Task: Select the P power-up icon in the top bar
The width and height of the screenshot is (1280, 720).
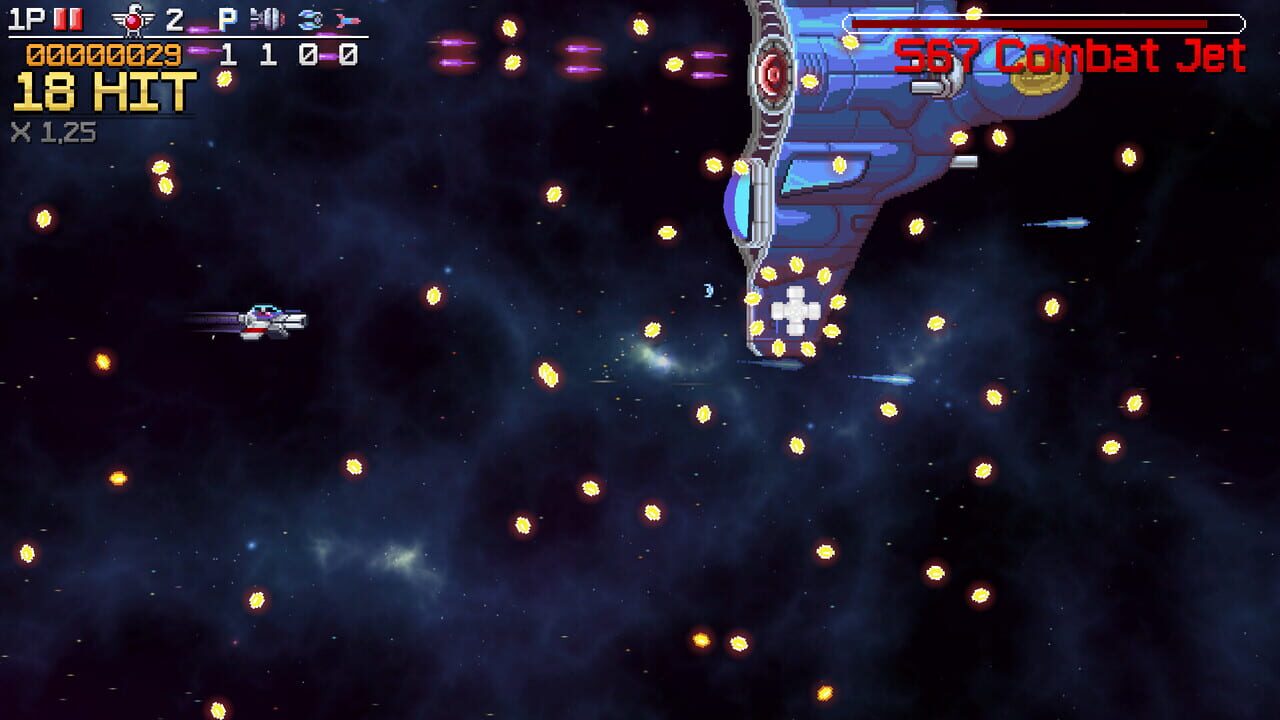Action: (x=226, y=17)
